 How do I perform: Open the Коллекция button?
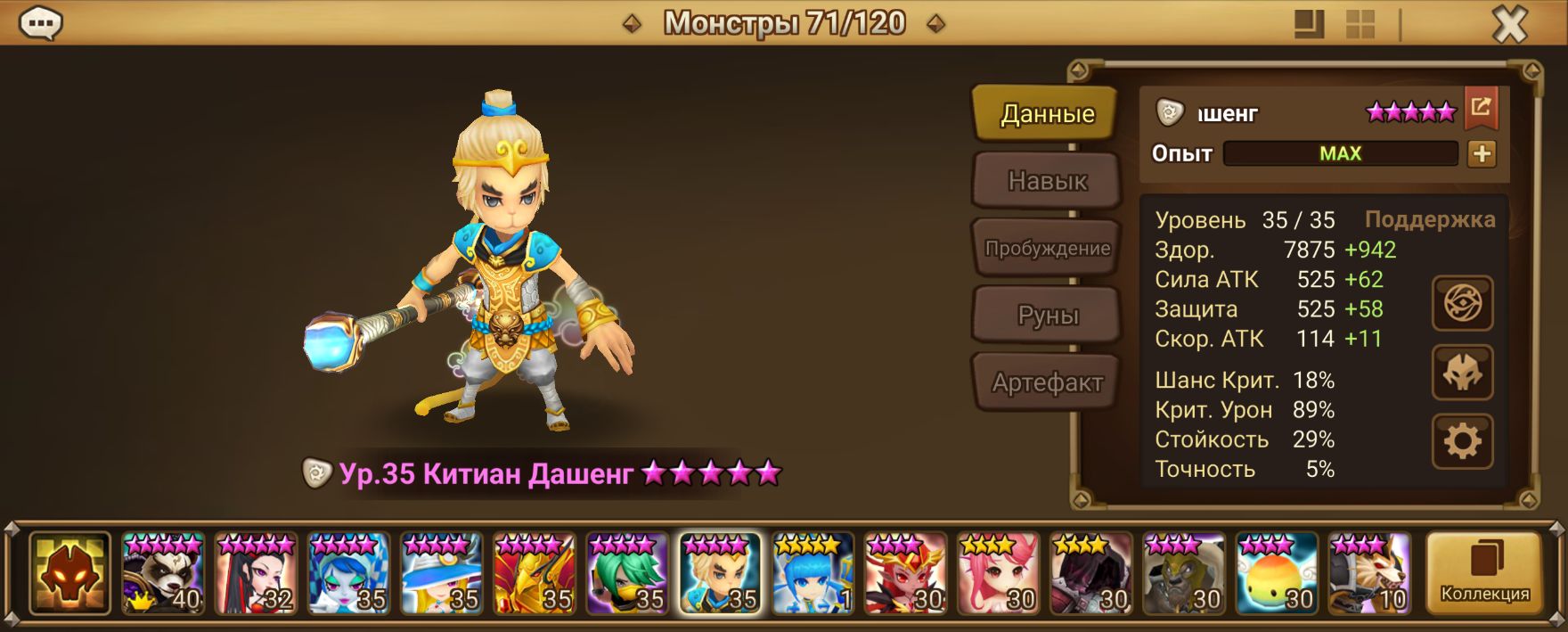tap(1484, 574)
